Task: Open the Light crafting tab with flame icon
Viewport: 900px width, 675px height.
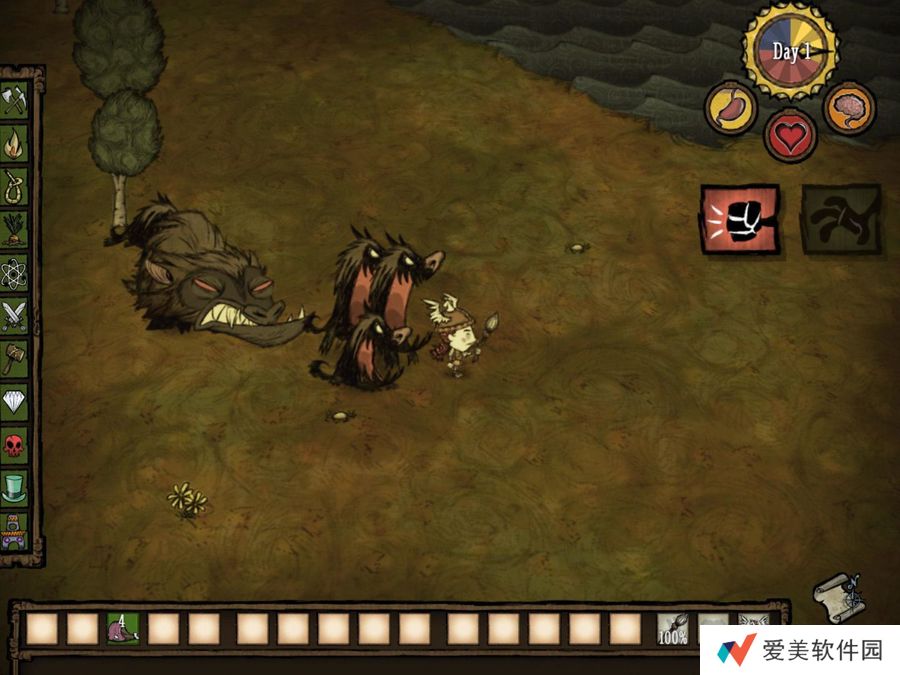Action: [15, 145]
